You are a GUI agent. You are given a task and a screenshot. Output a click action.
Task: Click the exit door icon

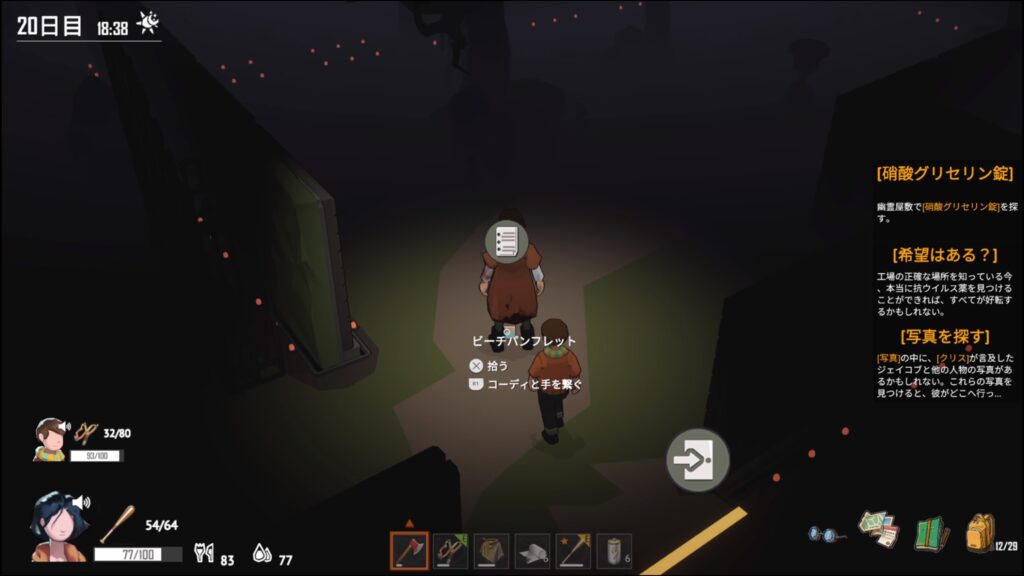click(x=697, y=460)
